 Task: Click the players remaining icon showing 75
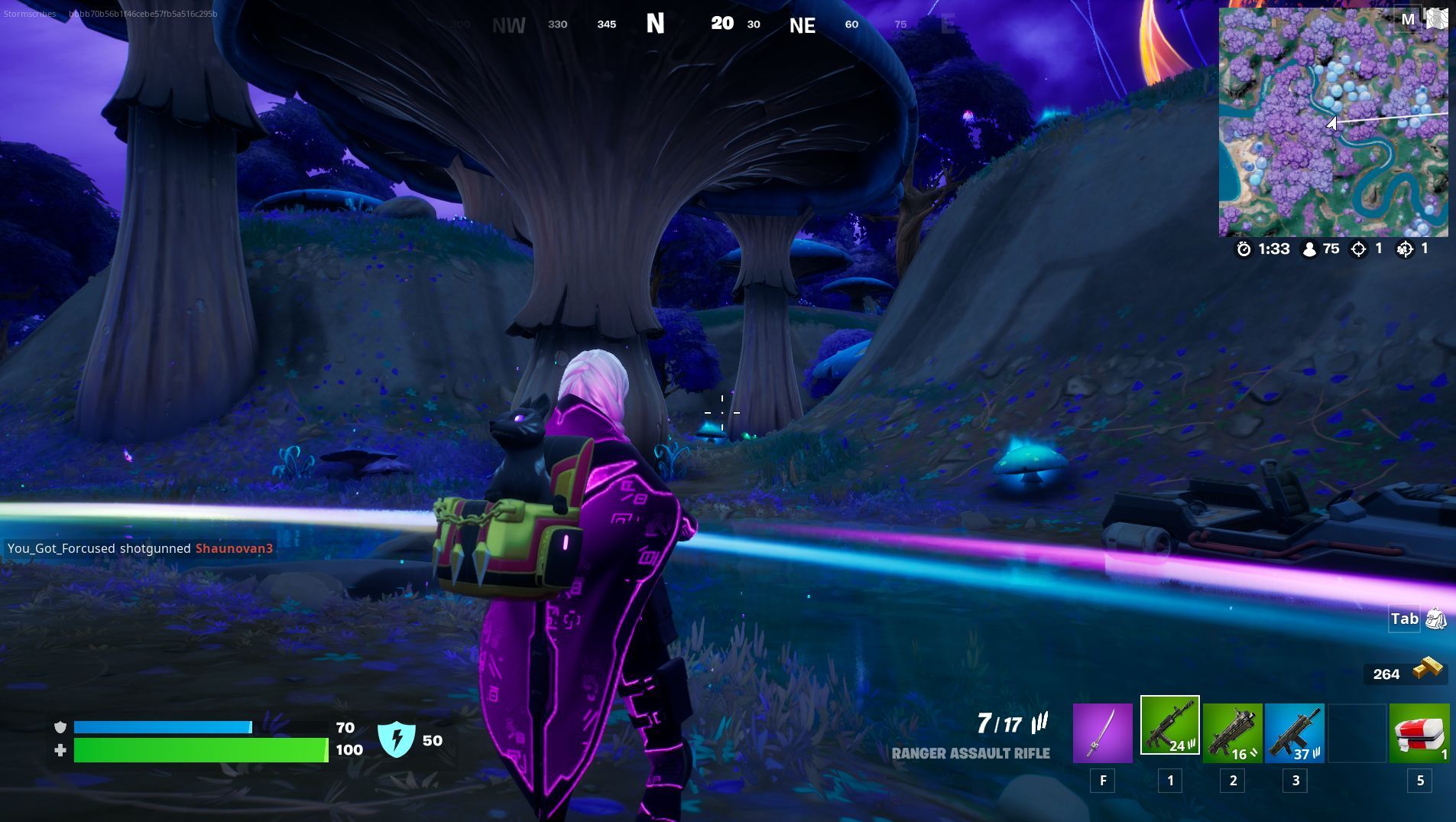click(x=1307, y=249)
